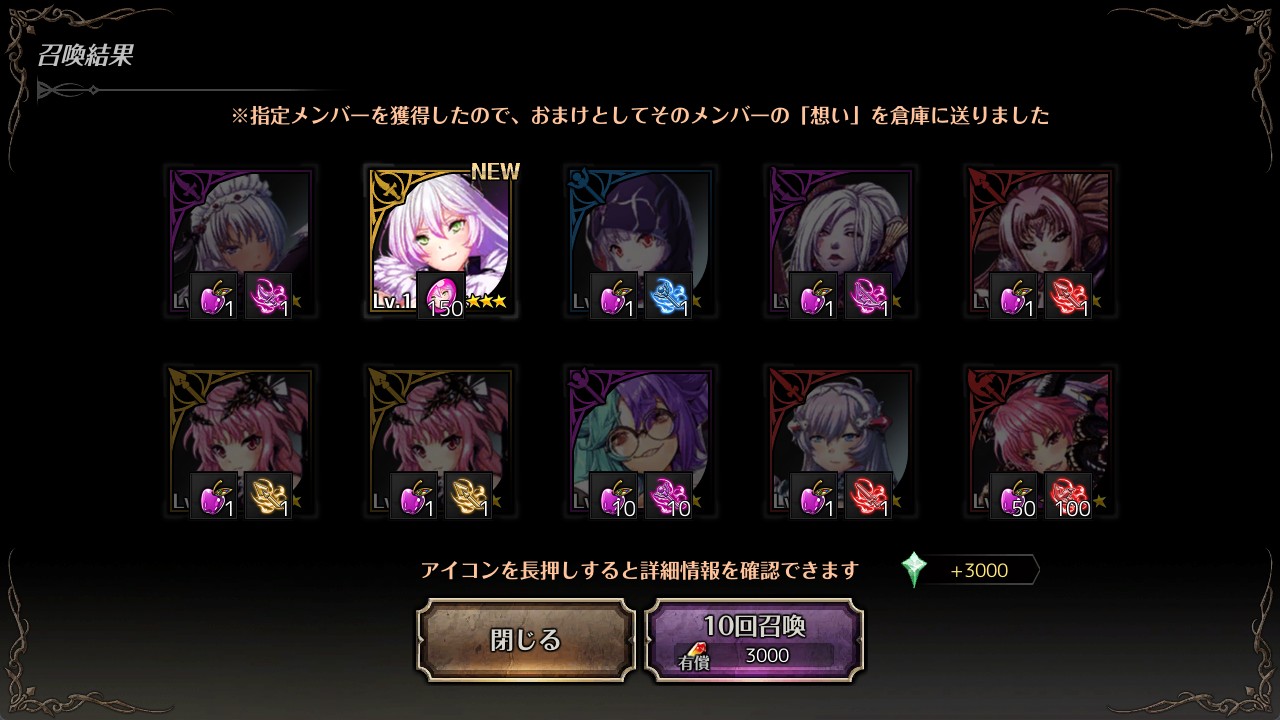Close the summon results with 閉じる
1280x720 pixels.
click(526, 640)
